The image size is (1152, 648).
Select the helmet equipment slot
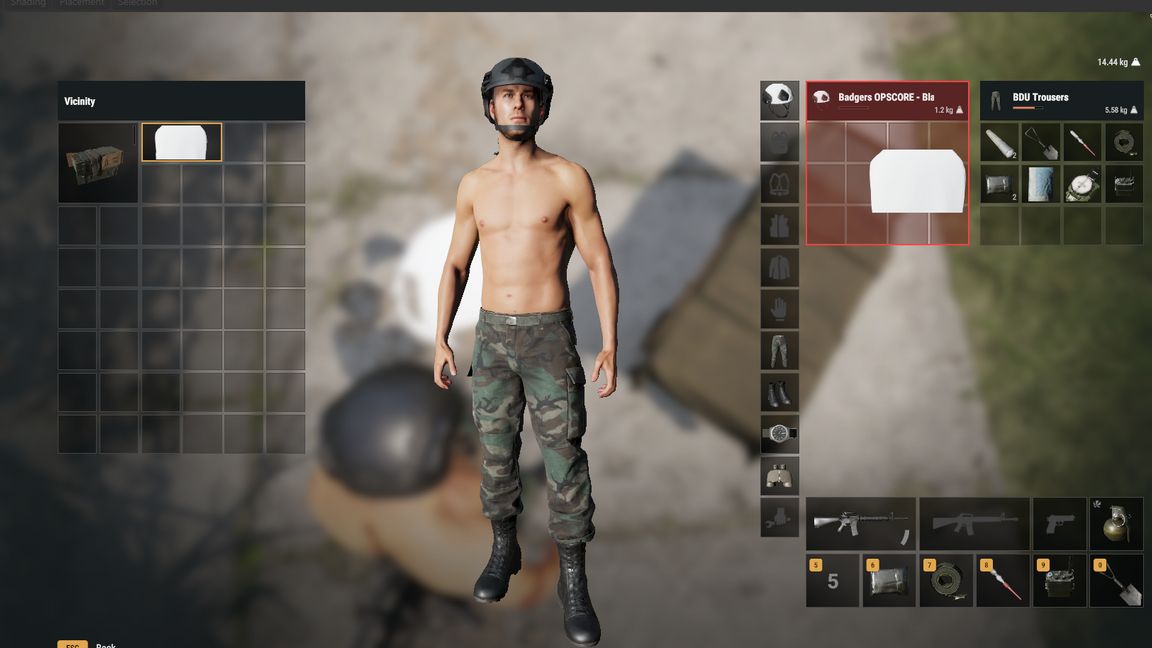click(779, 100)
